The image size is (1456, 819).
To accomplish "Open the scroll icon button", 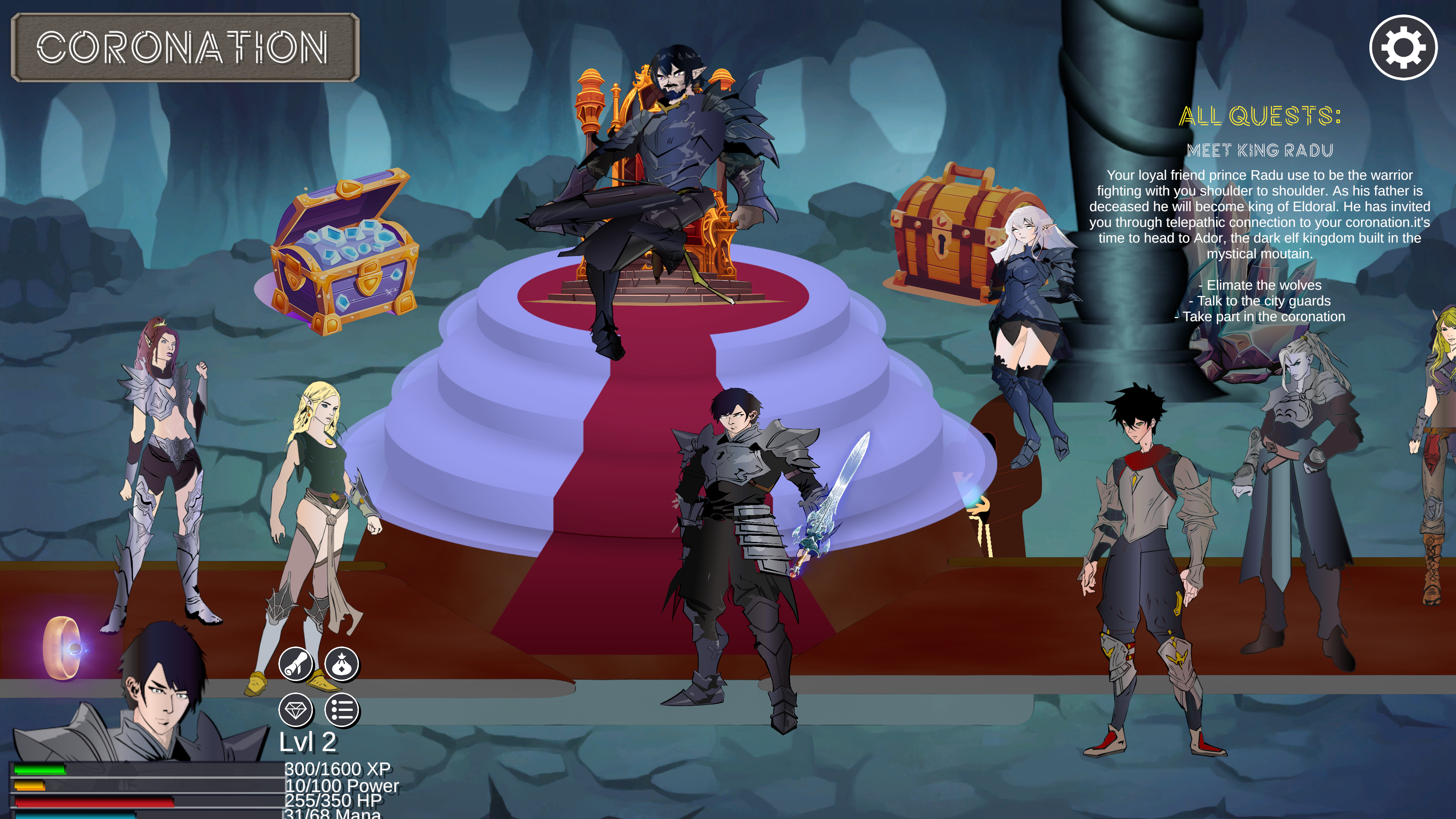I will (296, 663).
